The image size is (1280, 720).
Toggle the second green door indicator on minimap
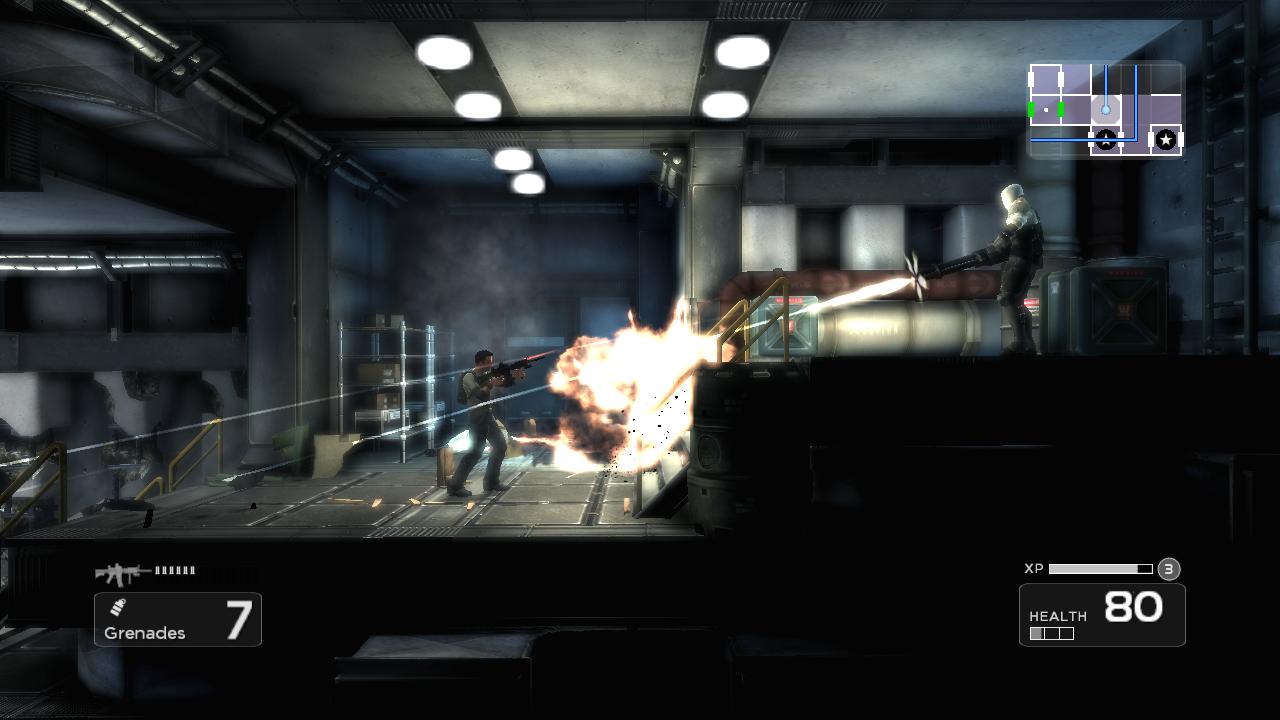coord(1060,110)
